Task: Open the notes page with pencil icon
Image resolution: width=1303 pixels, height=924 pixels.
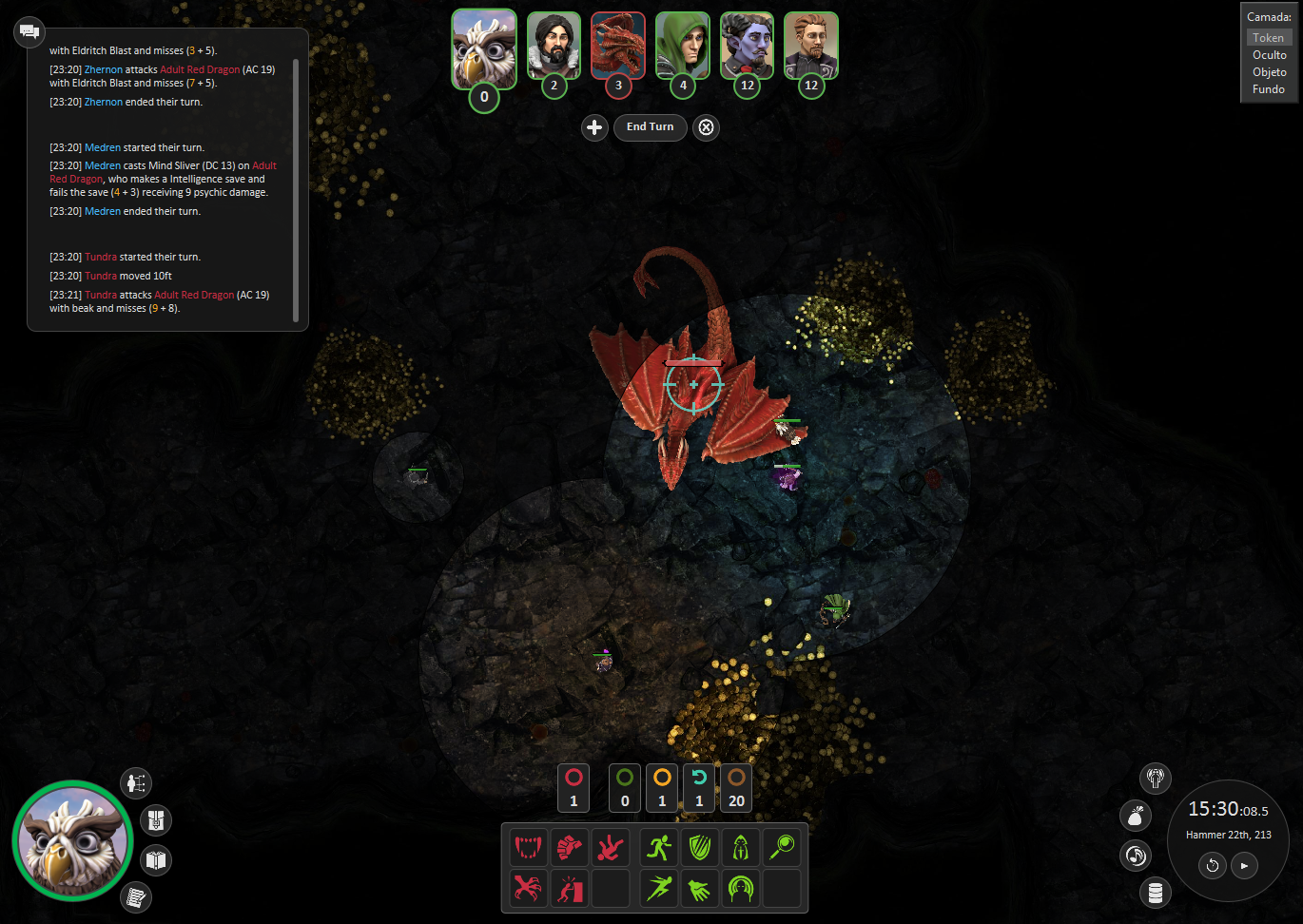Action: 136,896
